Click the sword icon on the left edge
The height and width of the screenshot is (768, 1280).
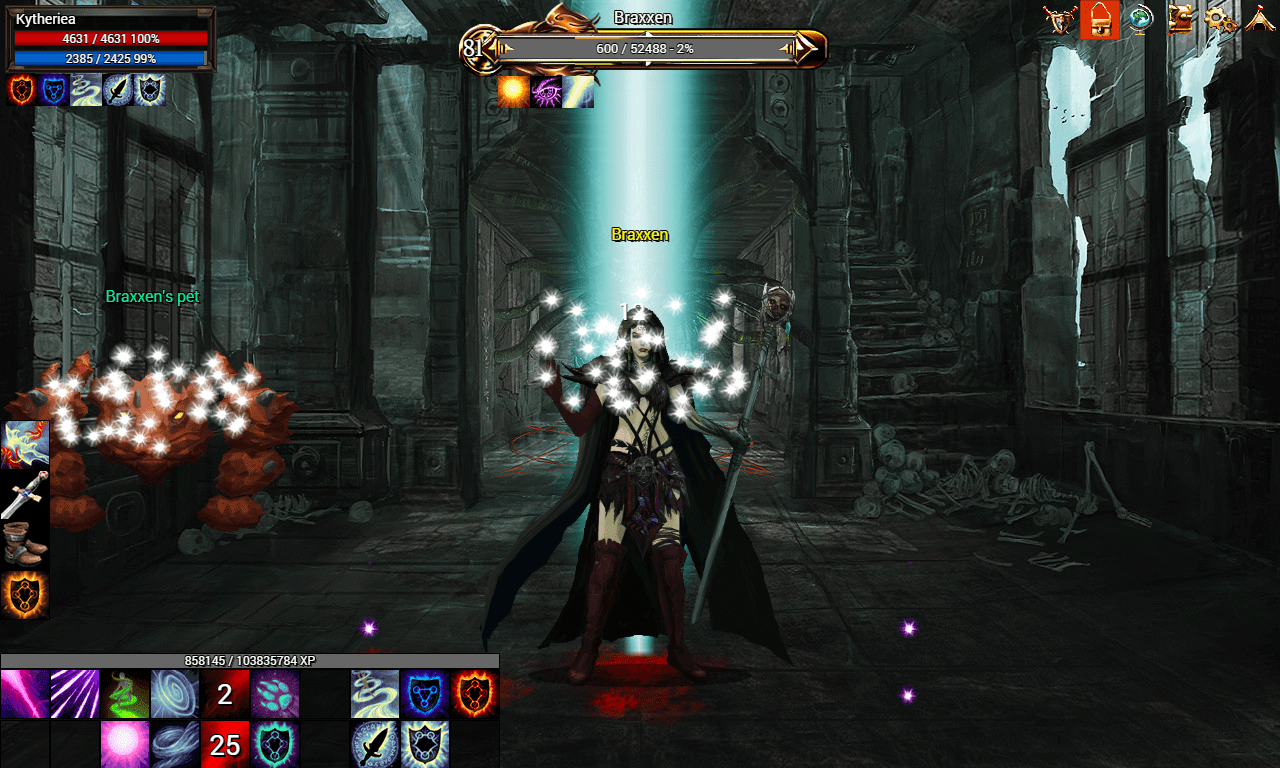point(25,494)
